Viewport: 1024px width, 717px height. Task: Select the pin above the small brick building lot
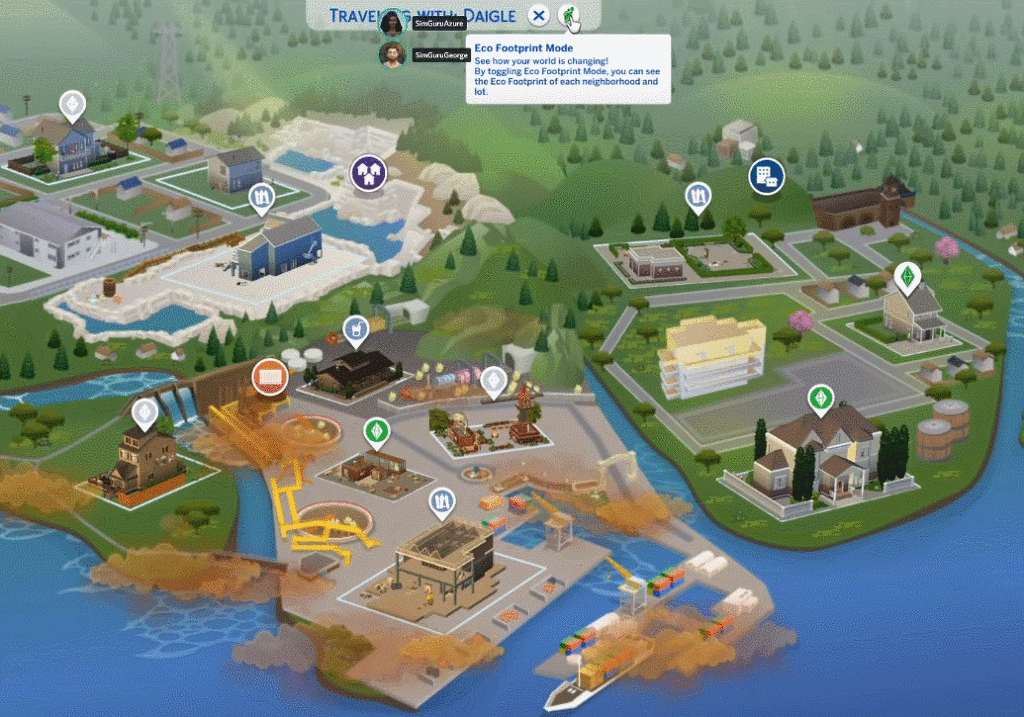[698, 197]
